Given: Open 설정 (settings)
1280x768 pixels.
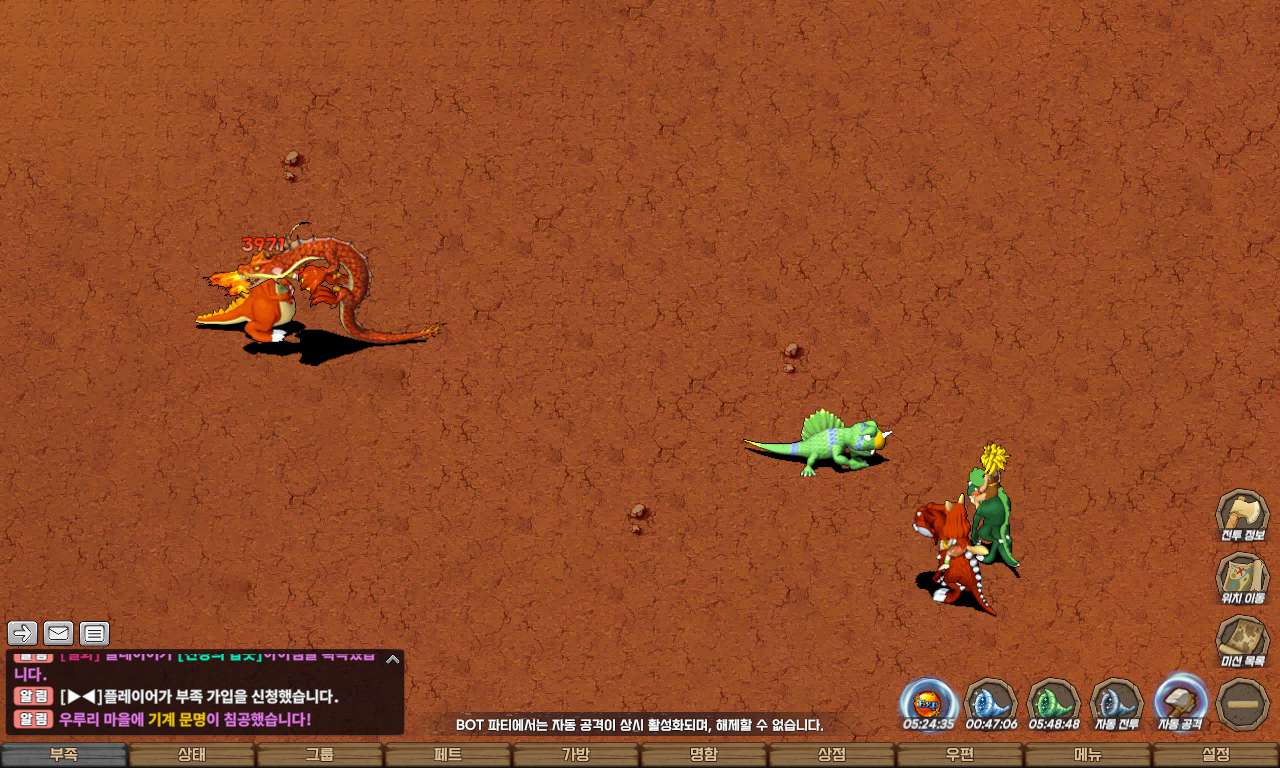Looking at the screenshot, I should coord(1216,755).
